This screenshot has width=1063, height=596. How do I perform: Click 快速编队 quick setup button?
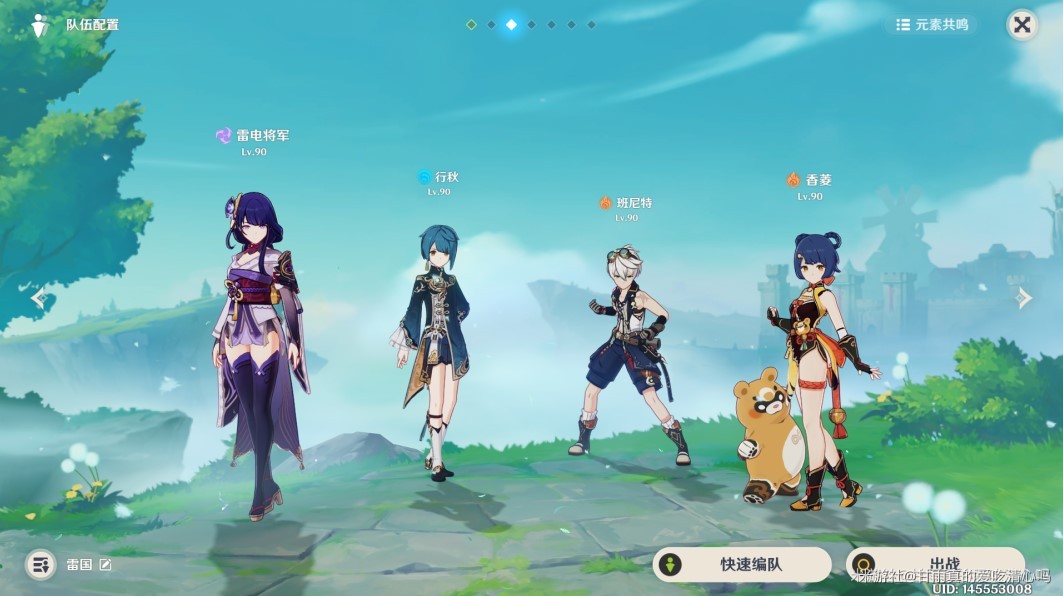click(x=741, y=564)
